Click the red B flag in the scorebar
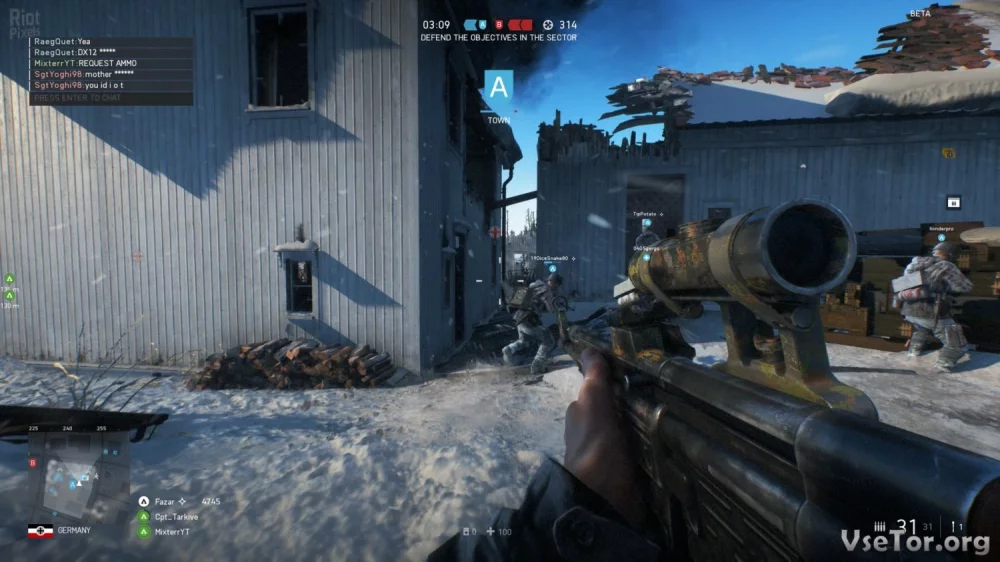This screenshot has width=1000, height=562. coord(497,24)
